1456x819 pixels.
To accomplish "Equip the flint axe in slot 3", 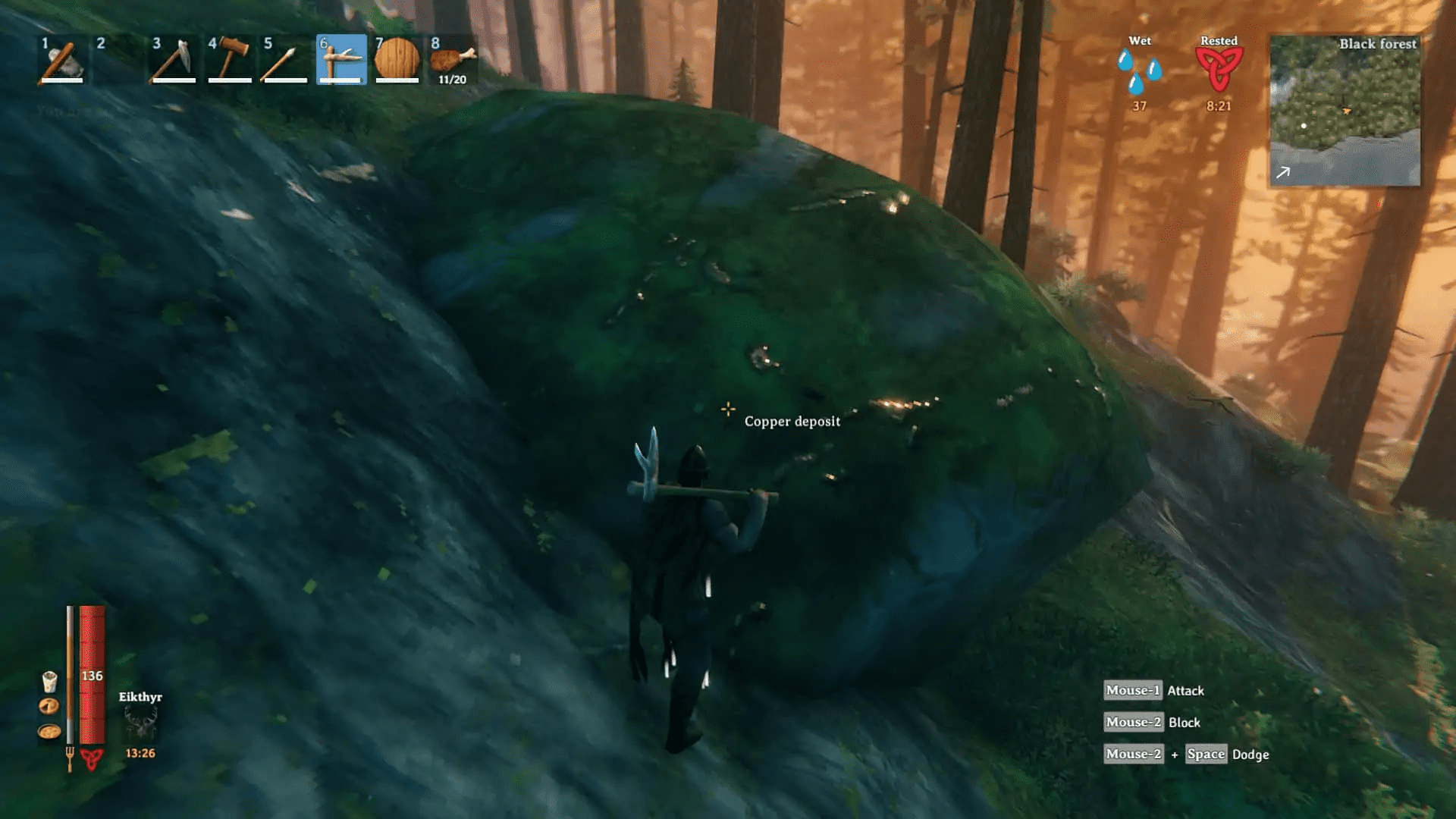I will pyautogui.click(x=172, y=59).
